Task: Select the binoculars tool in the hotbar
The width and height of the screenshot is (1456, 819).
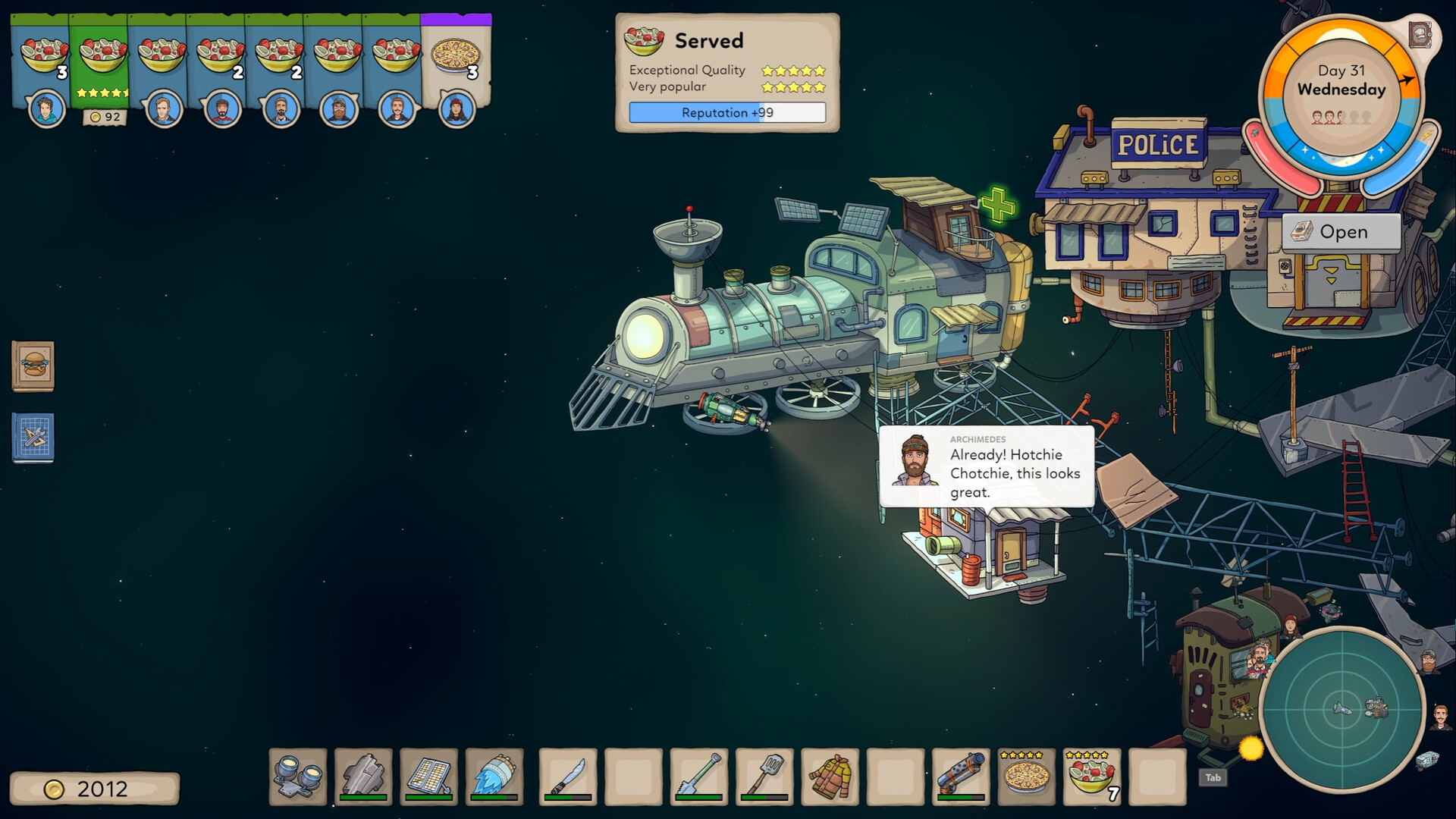Action: coord(299,777)
